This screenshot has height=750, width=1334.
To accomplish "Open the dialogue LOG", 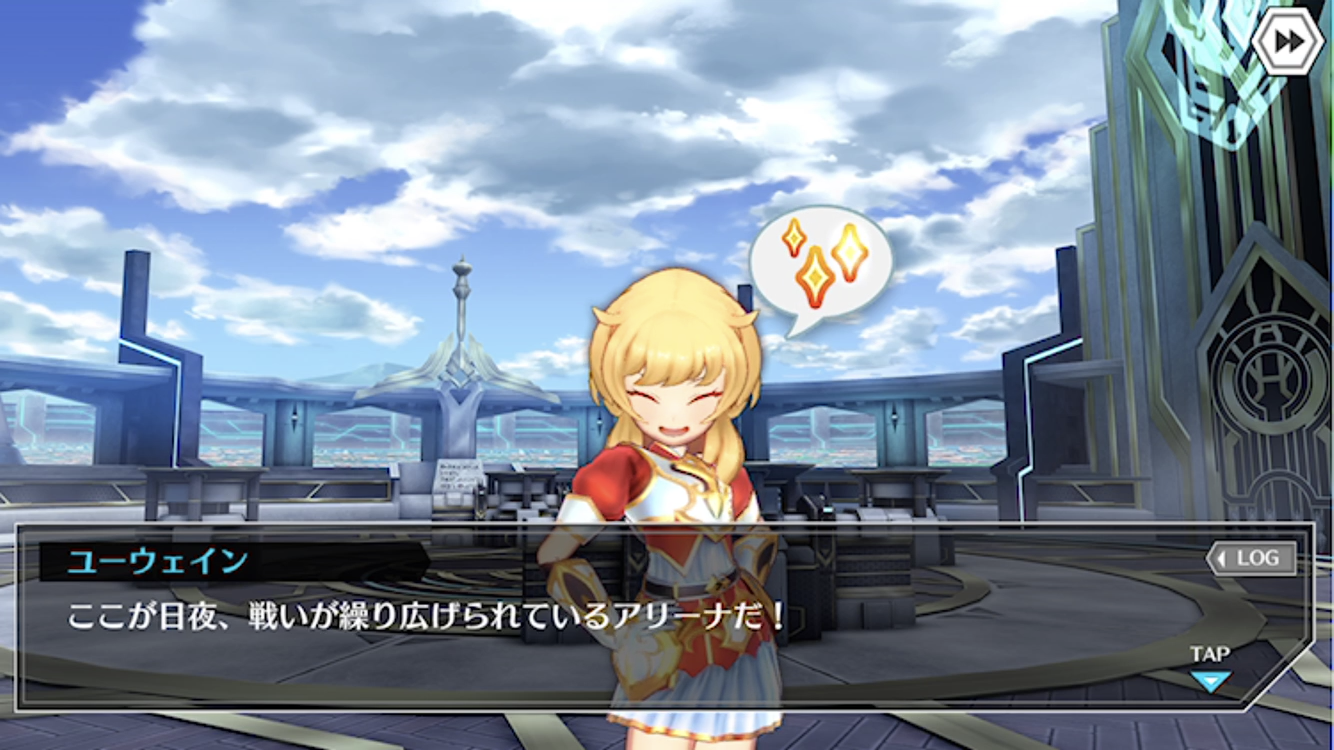I will (1252, 559).
